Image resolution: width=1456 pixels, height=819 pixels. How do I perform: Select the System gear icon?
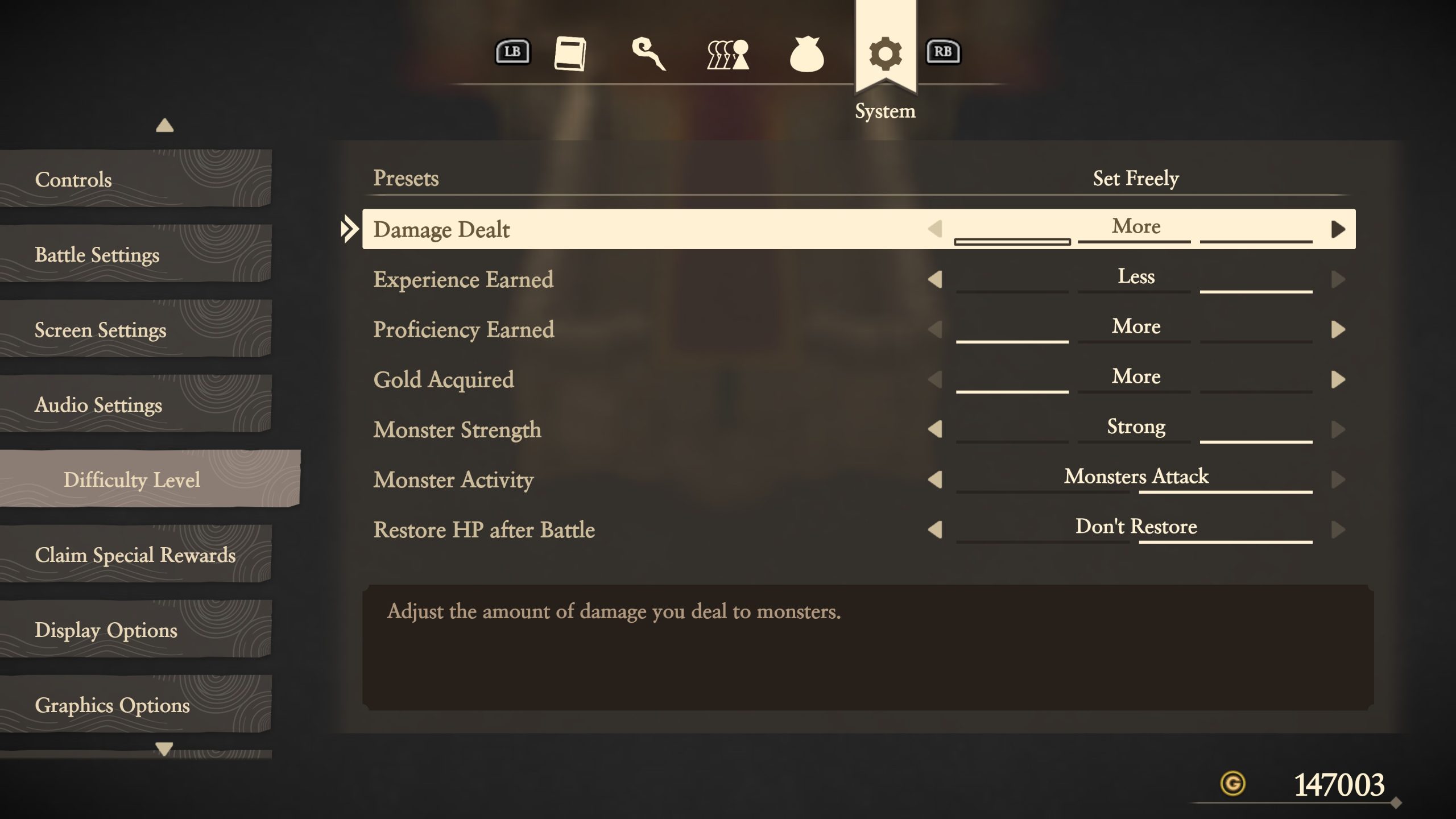click(884, 54)
